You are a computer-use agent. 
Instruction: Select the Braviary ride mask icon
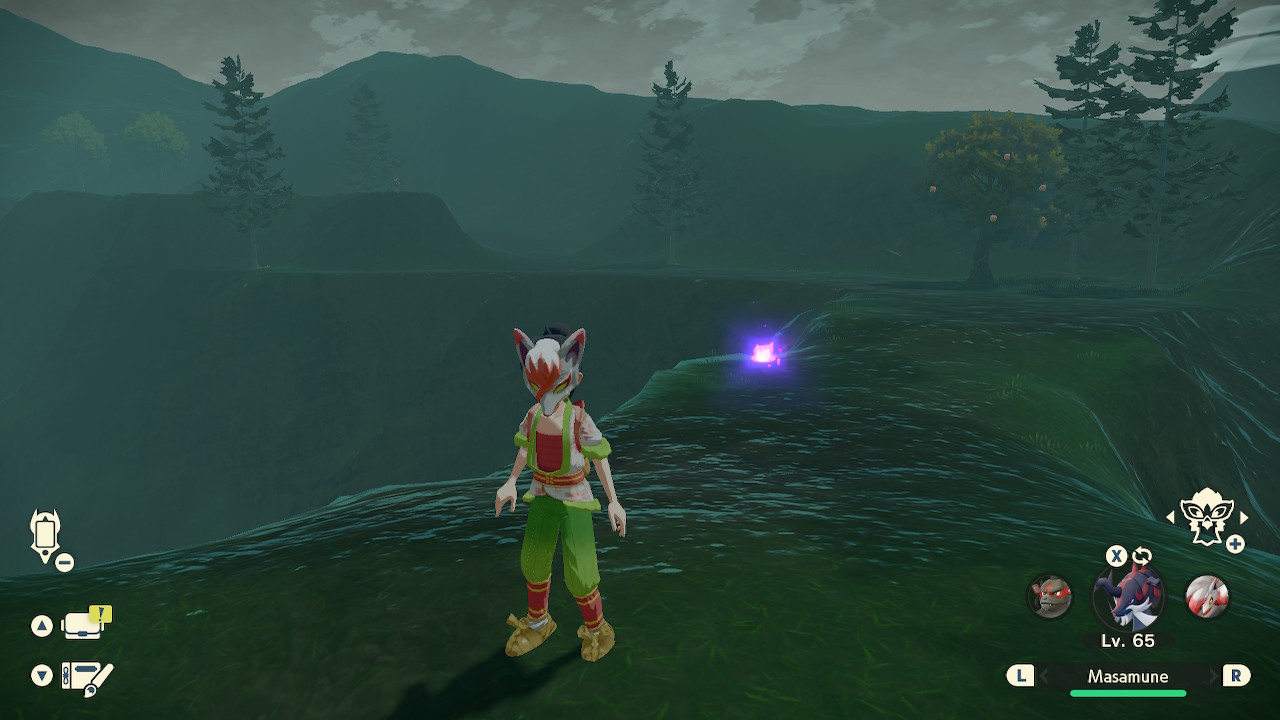point(1206,516)
